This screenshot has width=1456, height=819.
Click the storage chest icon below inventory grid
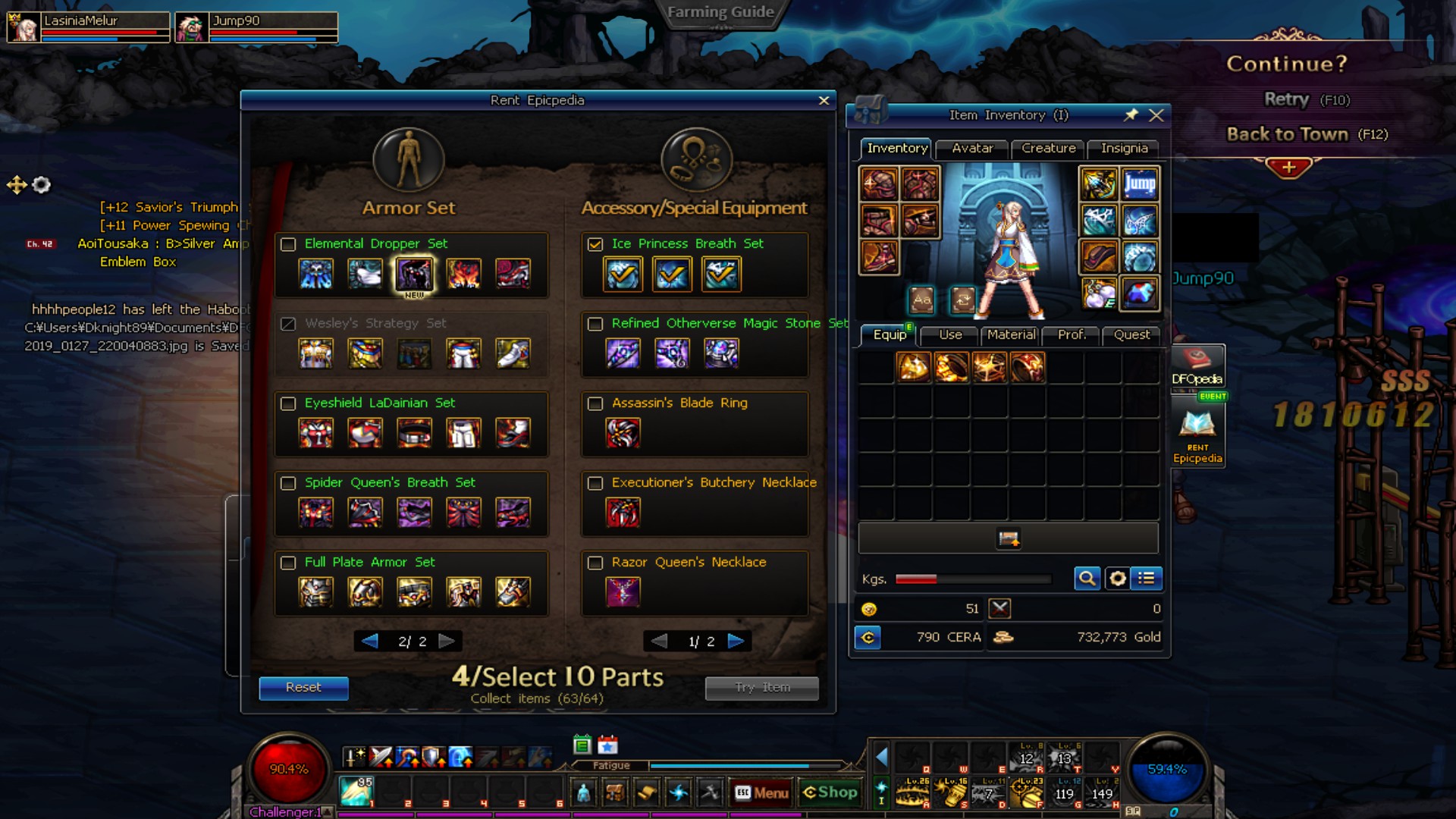click(x=1008, y=538)
